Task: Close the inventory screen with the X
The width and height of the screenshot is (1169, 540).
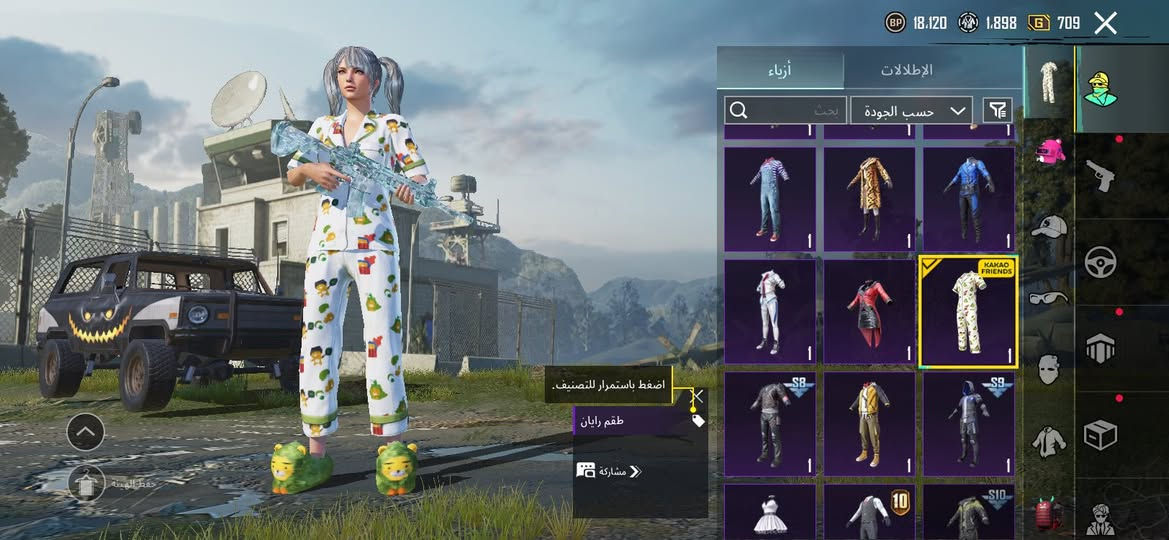Action: (1105, 23)
